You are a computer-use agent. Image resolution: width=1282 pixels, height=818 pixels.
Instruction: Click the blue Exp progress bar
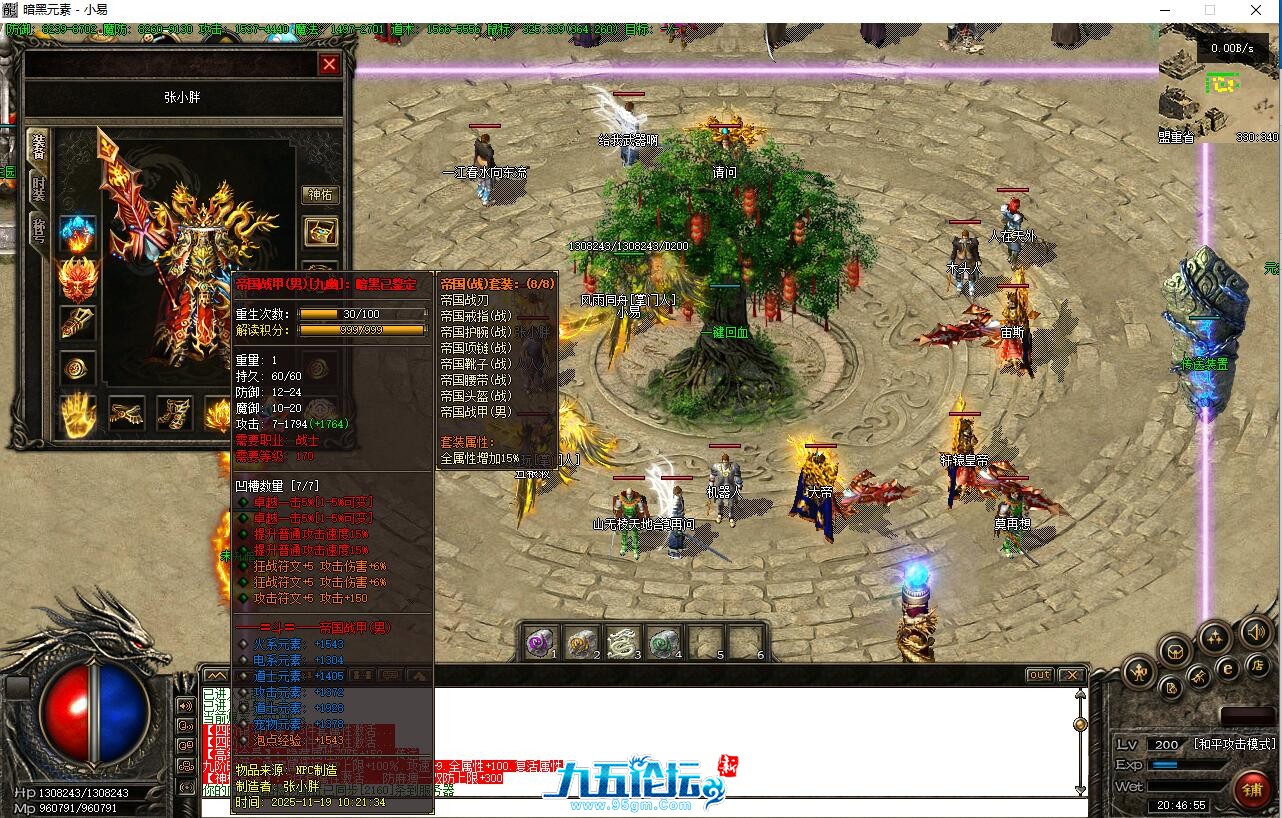pos(1164,762)
